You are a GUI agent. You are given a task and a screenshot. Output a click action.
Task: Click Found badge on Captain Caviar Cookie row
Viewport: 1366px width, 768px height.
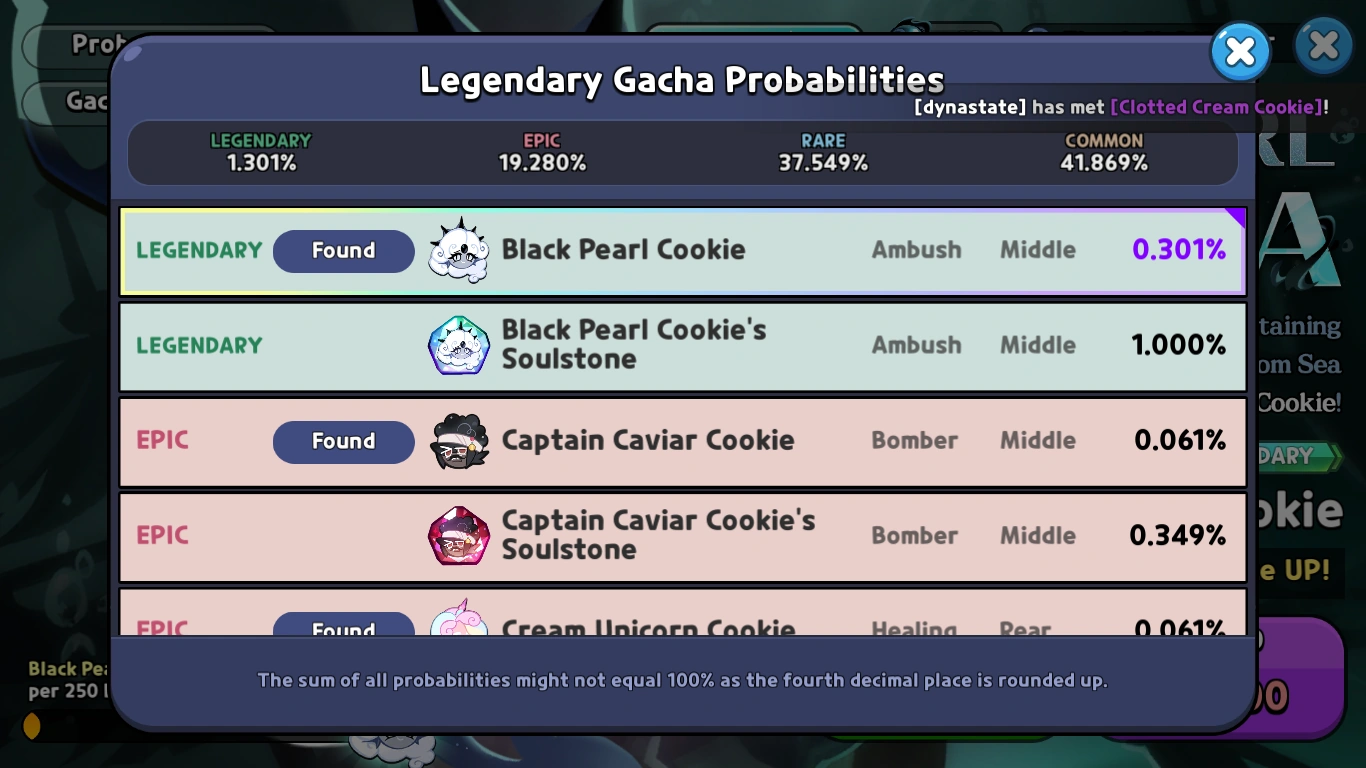[x=343, y=442]
